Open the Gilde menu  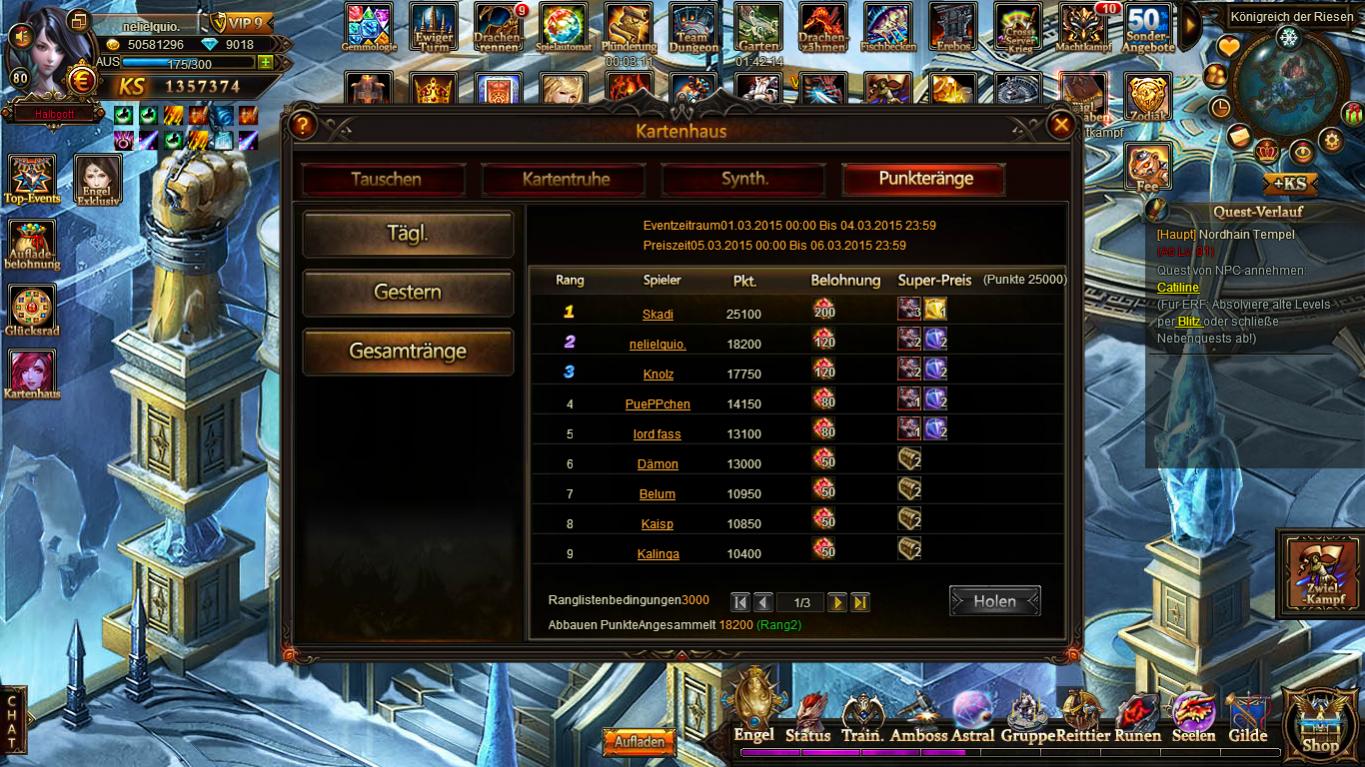click(x=1247, y=720)
